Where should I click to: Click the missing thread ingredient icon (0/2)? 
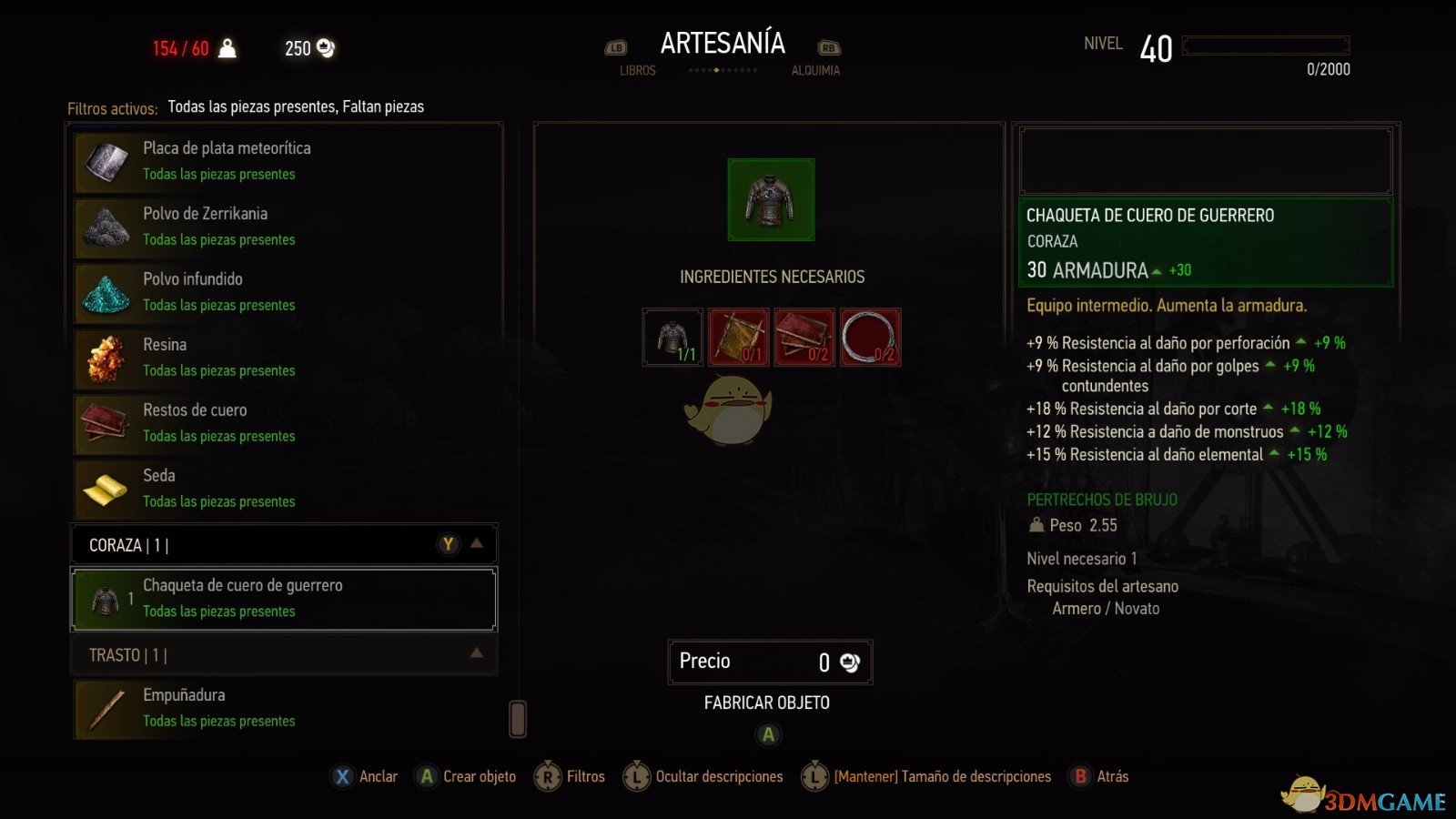click(x=869, y=337)
